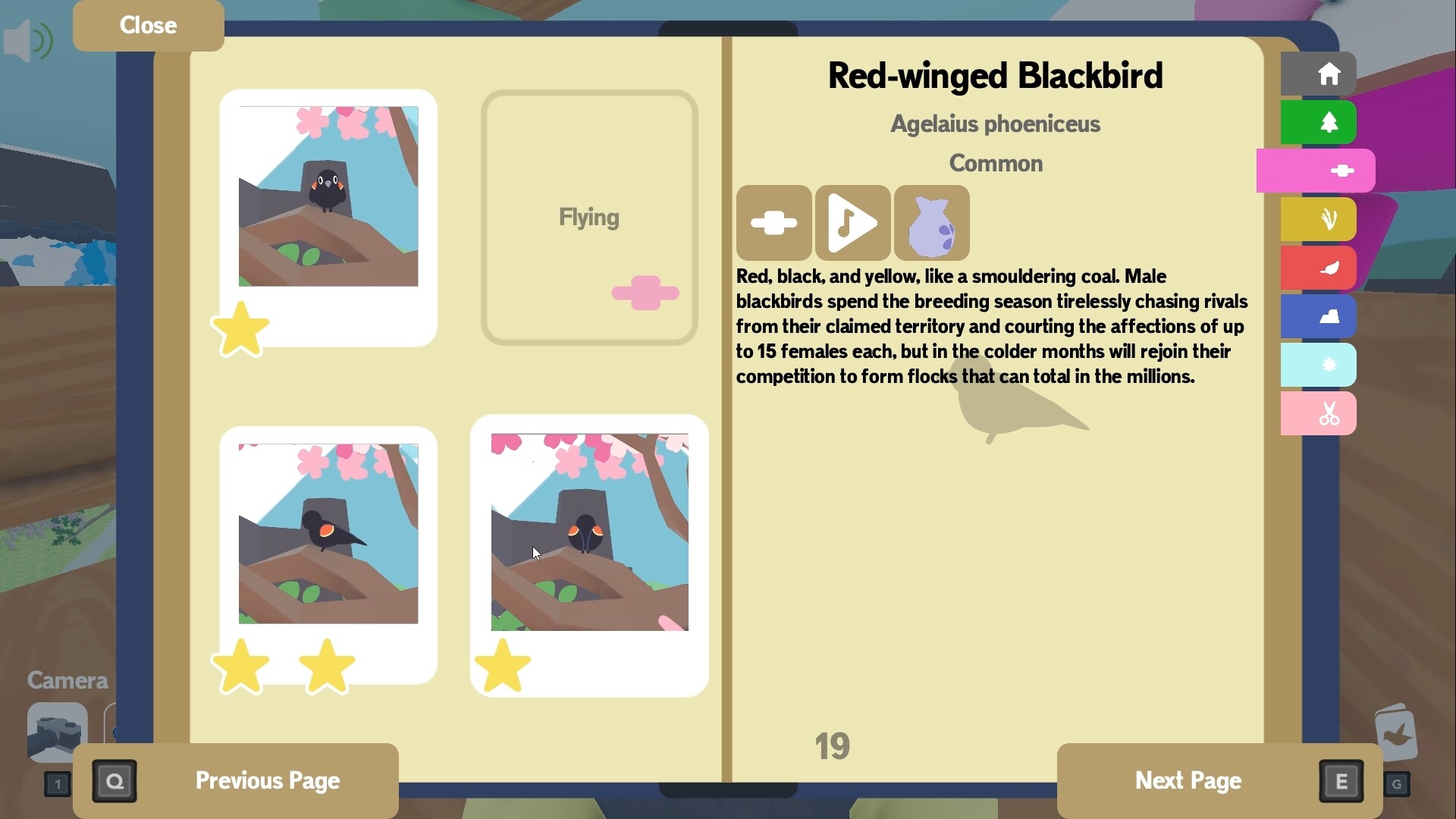1456x819 pixels.
Task: Go to the Previous Page of the journal
Action: [x=267, y=780]
